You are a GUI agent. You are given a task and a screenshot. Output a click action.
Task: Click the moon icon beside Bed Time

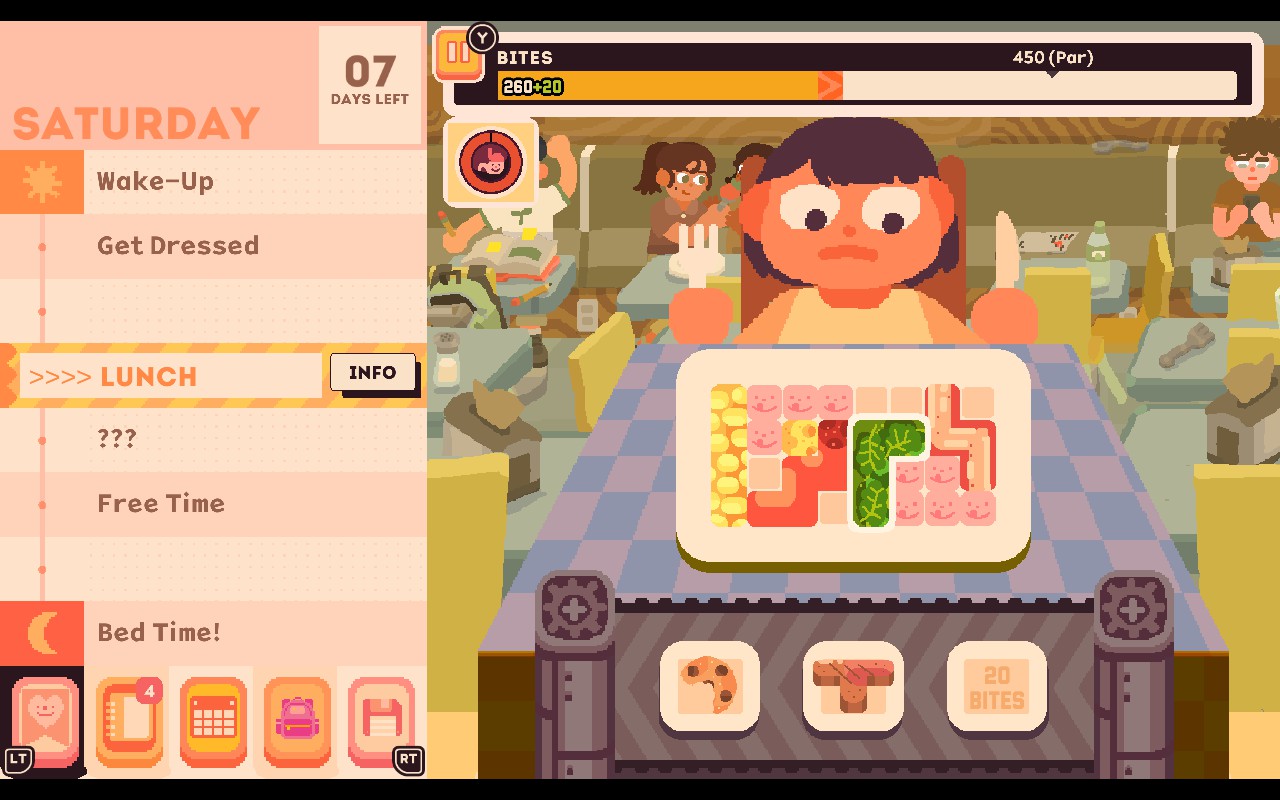42,633
